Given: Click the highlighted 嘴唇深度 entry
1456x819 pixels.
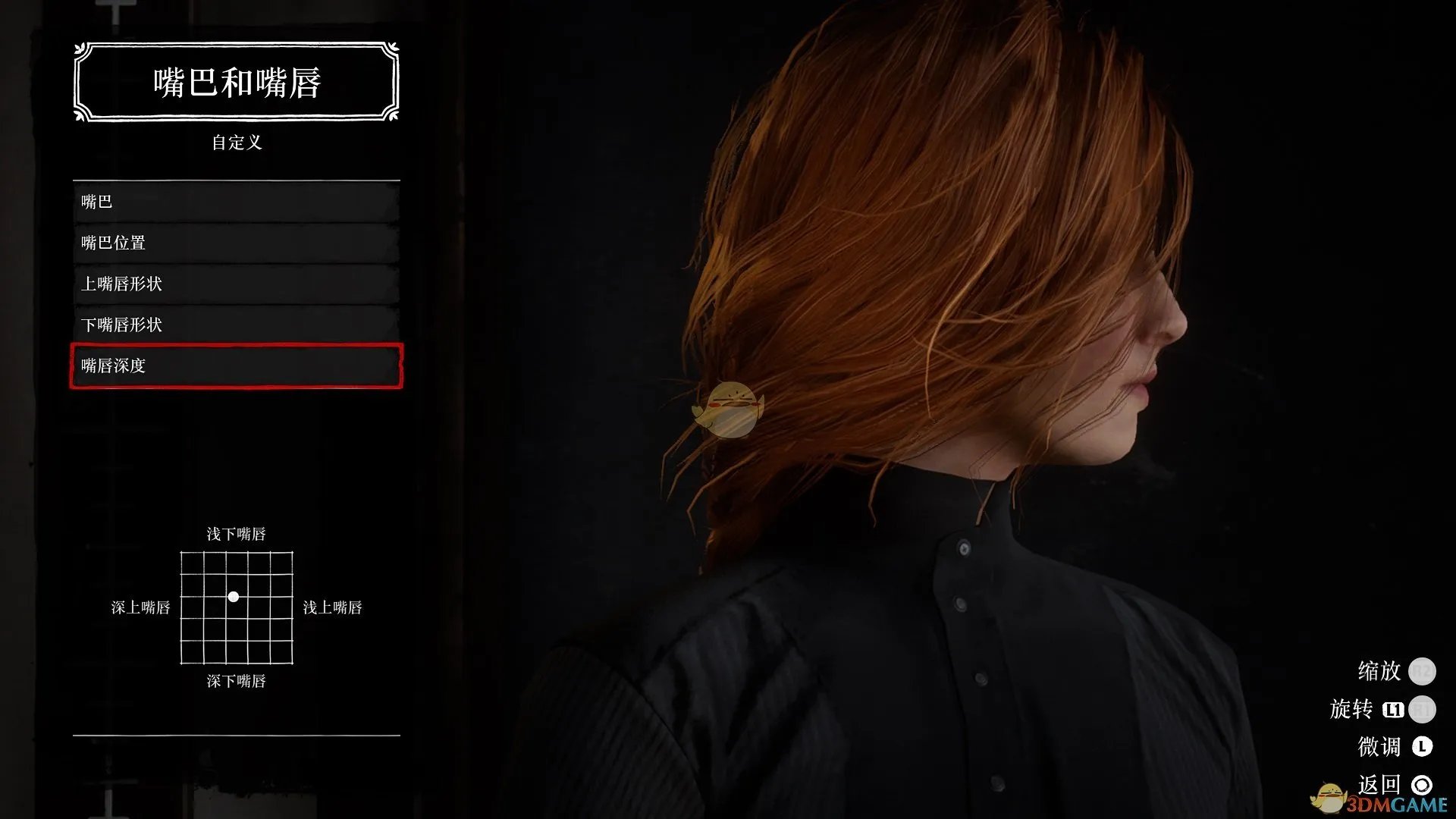Looking at the screenshot, I should [236, 366].
